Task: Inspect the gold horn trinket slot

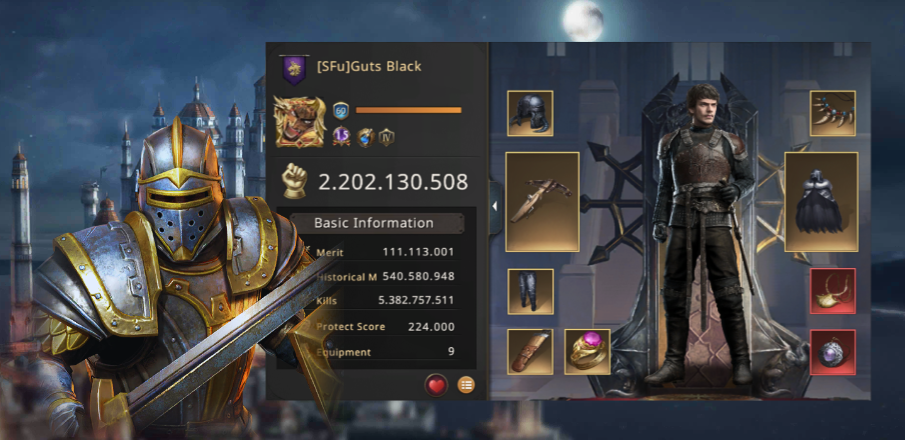Action: pos(833,291)
